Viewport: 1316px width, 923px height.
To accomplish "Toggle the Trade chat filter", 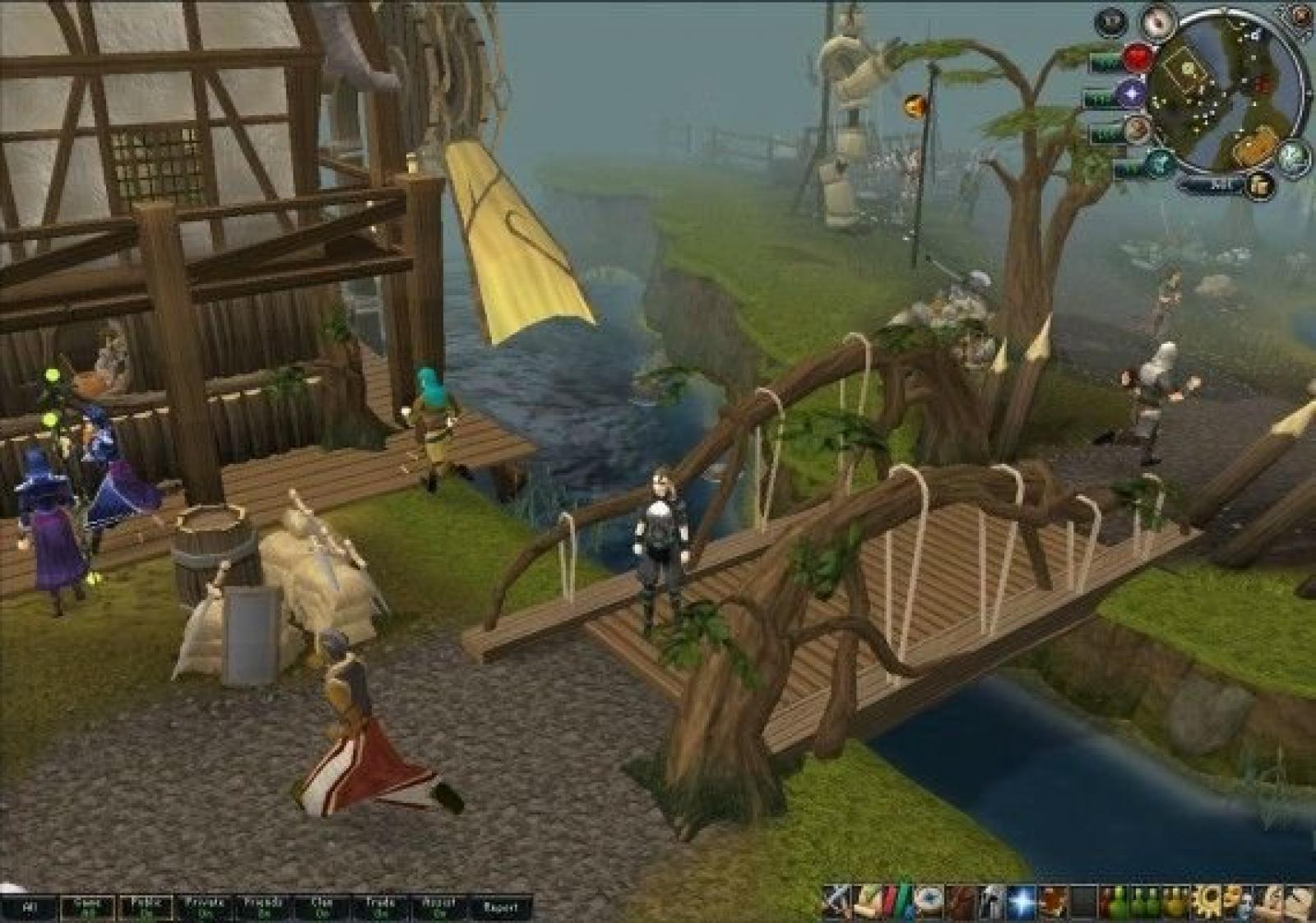I will click(x=380, y=908).
